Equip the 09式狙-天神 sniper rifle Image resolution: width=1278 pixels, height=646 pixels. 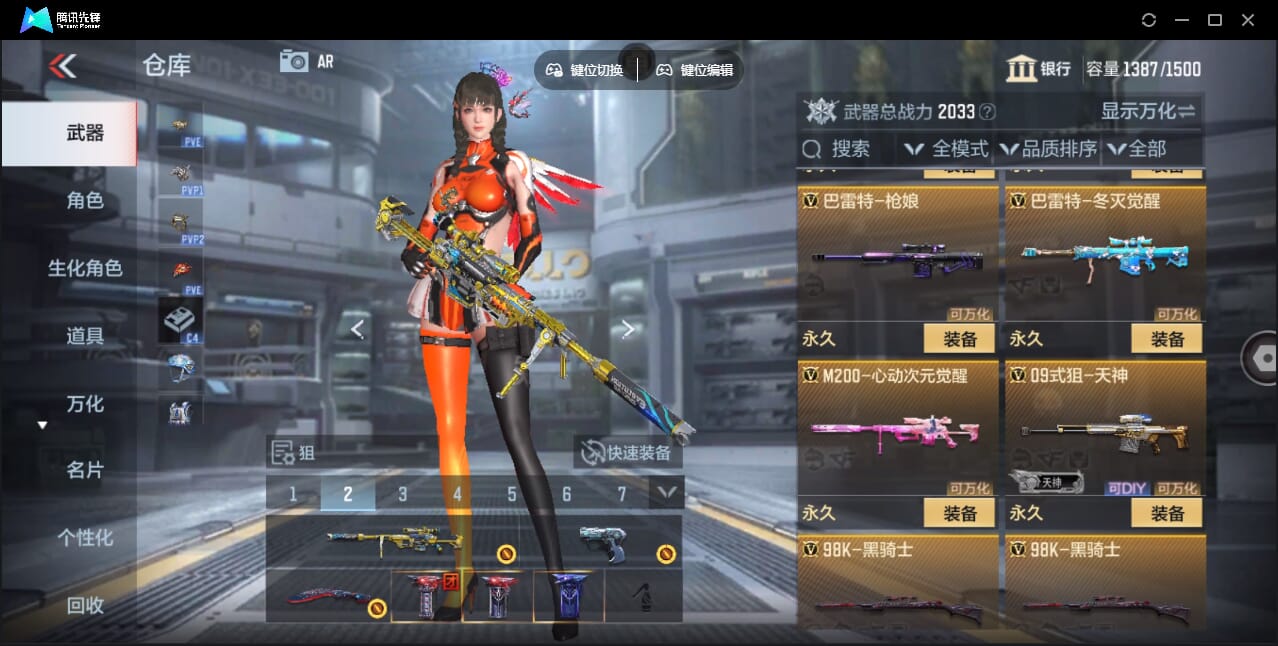pyautogui.click(x=1167, y=513)
